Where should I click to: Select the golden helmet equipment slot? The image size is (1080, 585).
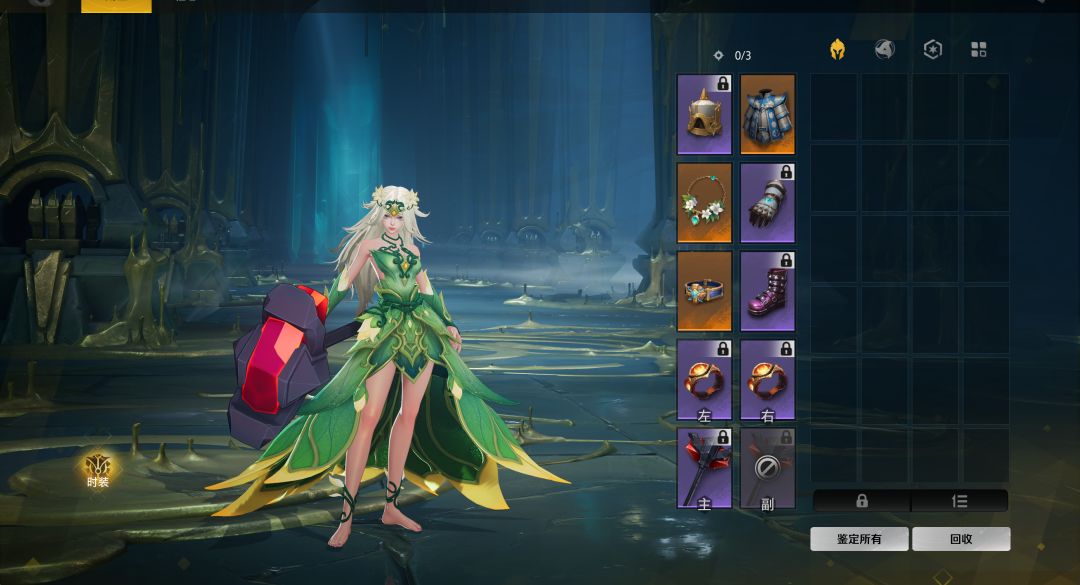[704, 114]
